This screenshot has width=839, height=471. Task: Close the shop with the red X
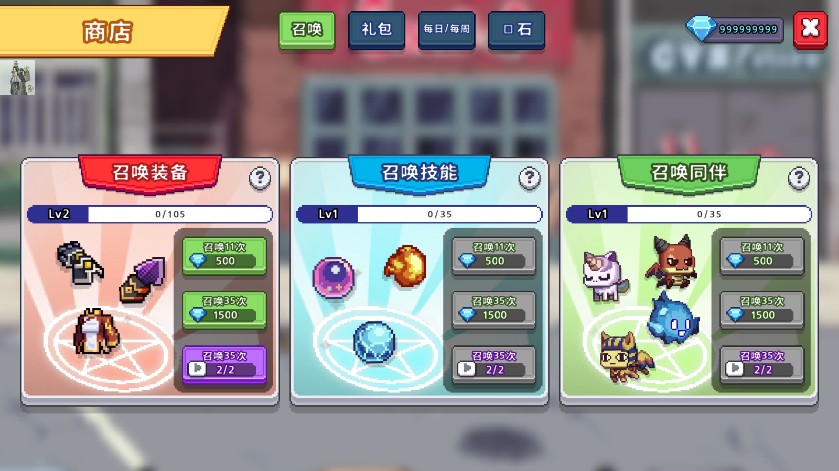click(808, 29)
